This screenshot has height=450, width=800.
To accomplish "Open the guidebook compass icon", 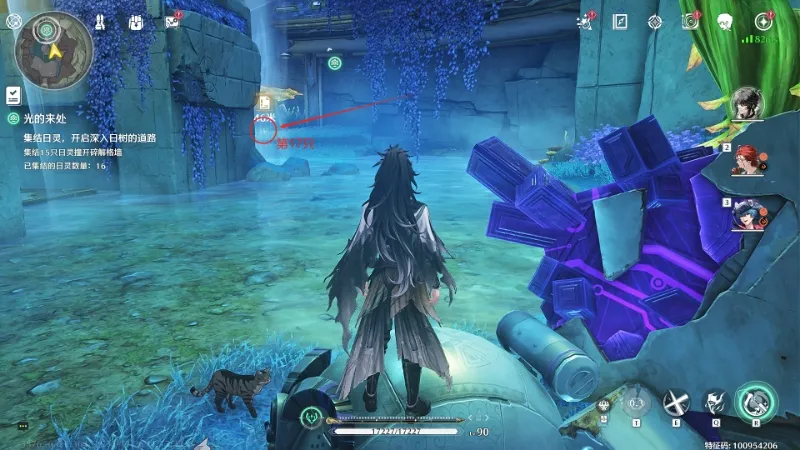I will tap(620, 21).
